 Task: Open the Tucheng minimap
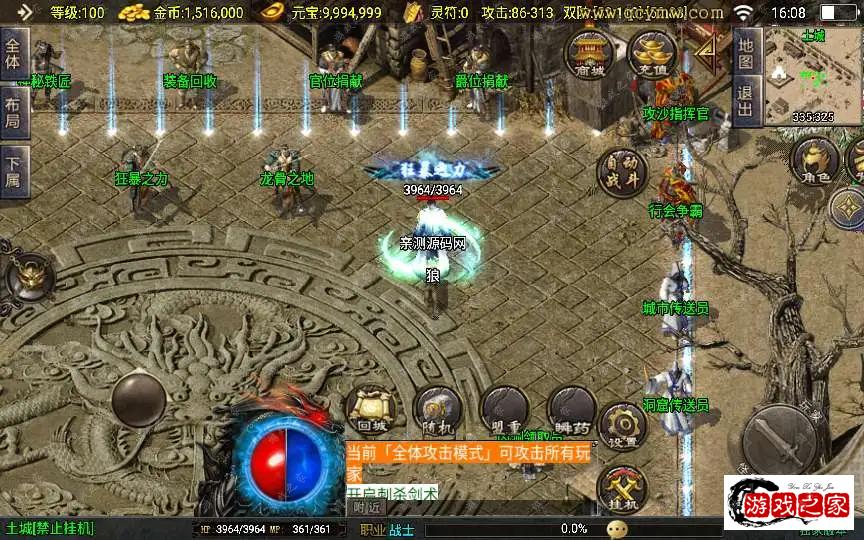coord(812,75)
